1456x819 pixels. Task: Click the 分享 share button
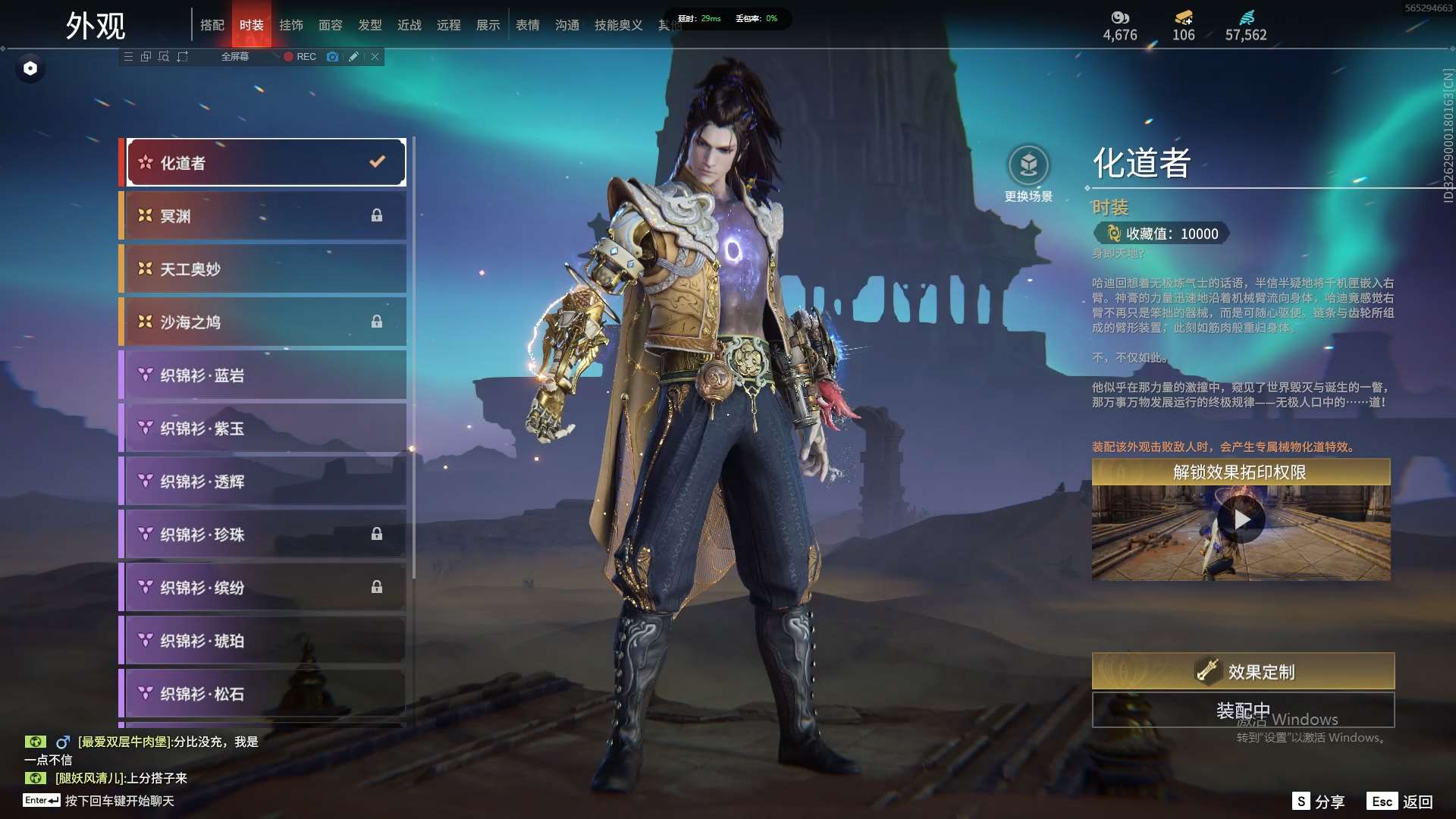pos(1319,802)
